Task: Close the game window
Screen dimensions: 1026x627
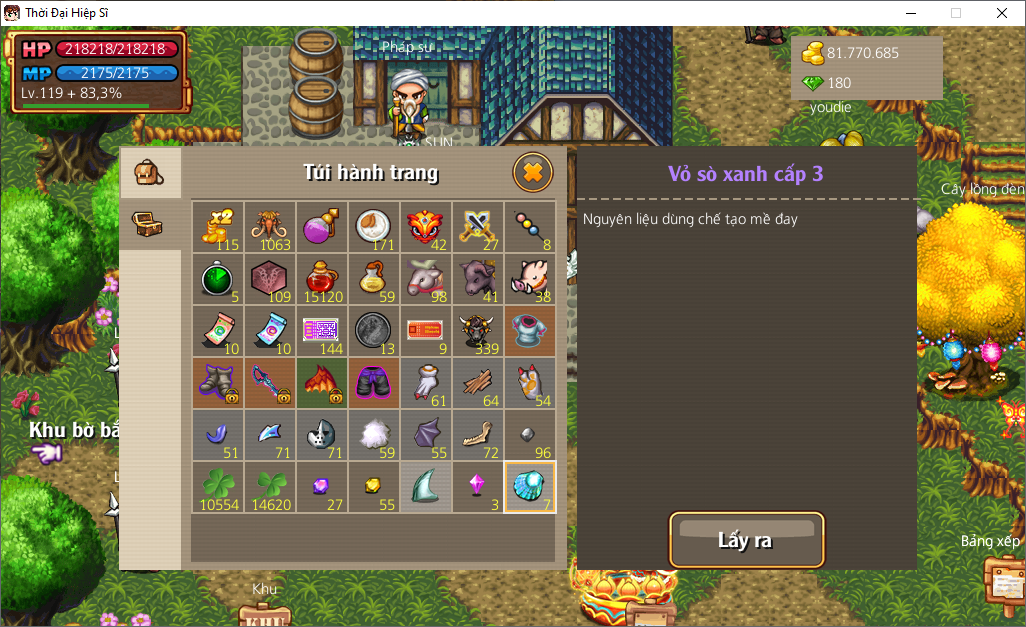Action: point(1001,13)
